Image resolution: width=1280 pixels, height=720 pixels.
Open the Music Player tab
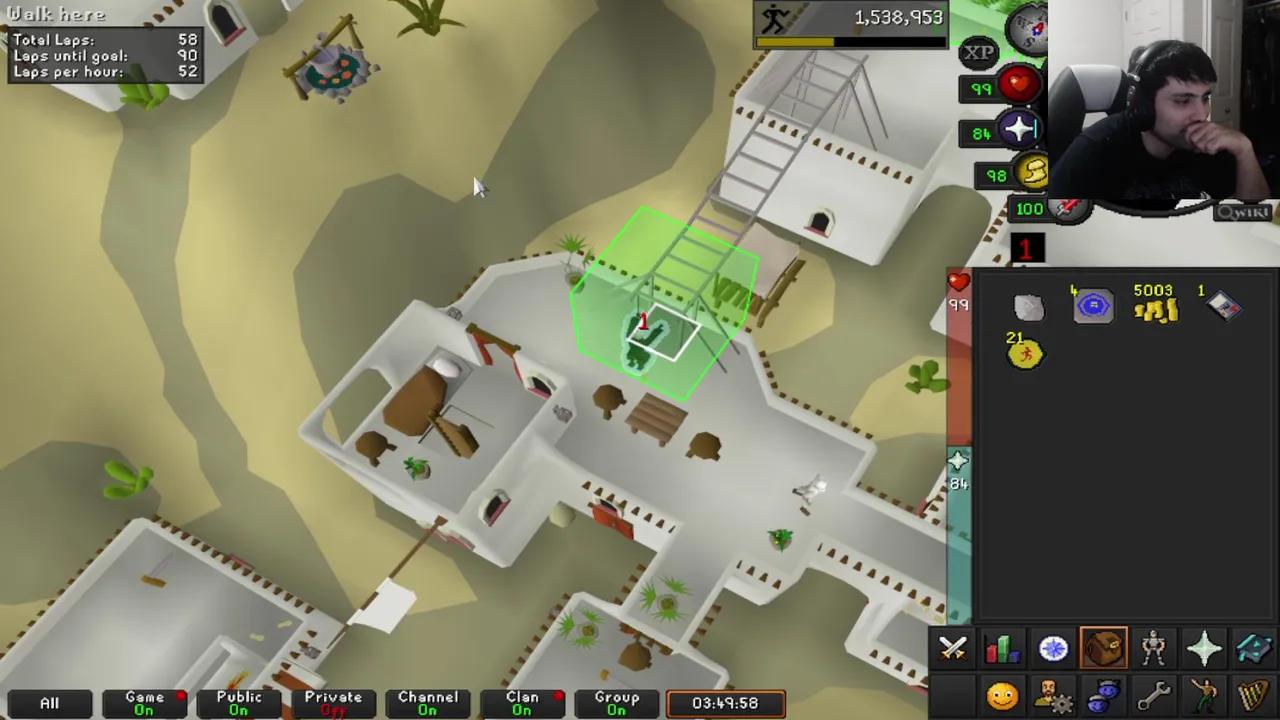click(1254, 693)
